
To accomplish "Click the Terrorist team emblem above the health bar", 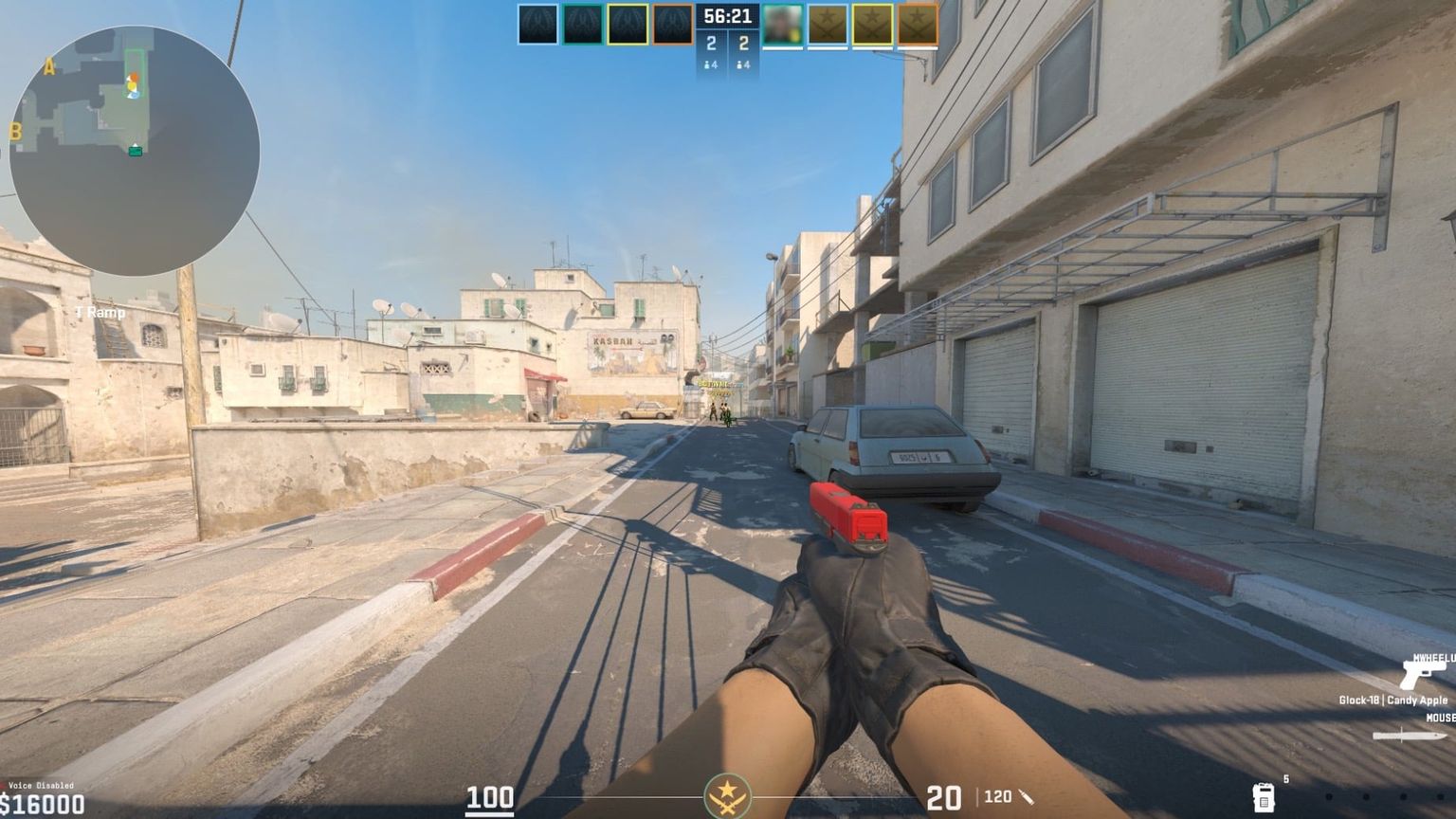I will click(729, 794).
